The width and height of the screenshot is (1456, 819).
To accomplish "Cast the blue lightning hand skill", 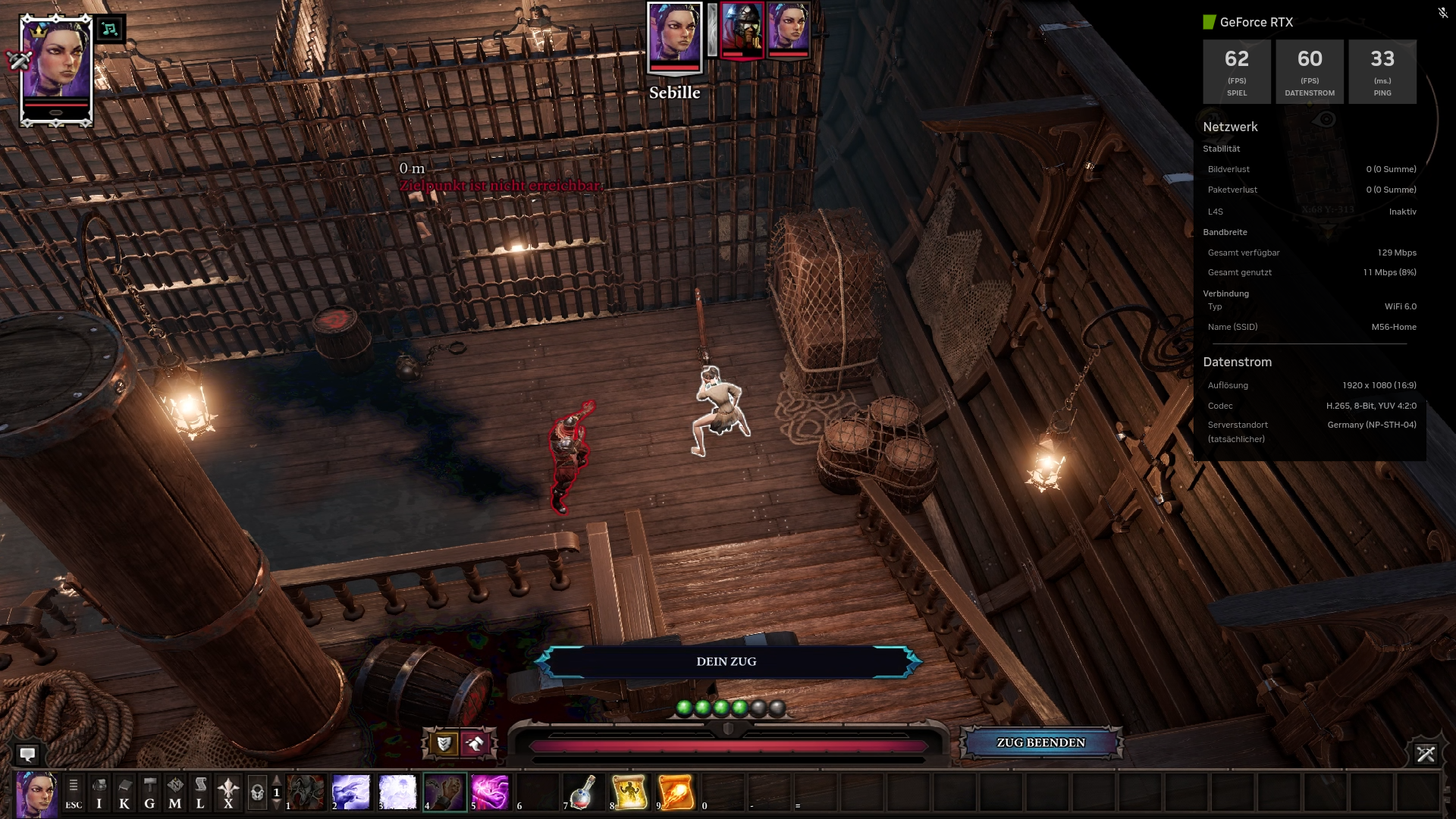I will tap(351, 792).
